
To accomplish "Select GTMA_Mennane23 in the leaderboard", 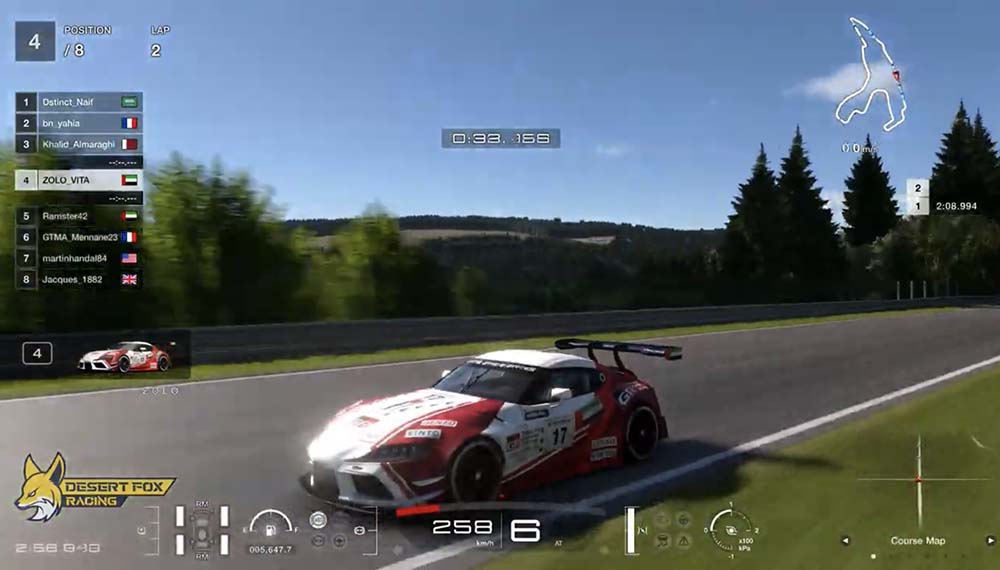I will tap(79, 237).
